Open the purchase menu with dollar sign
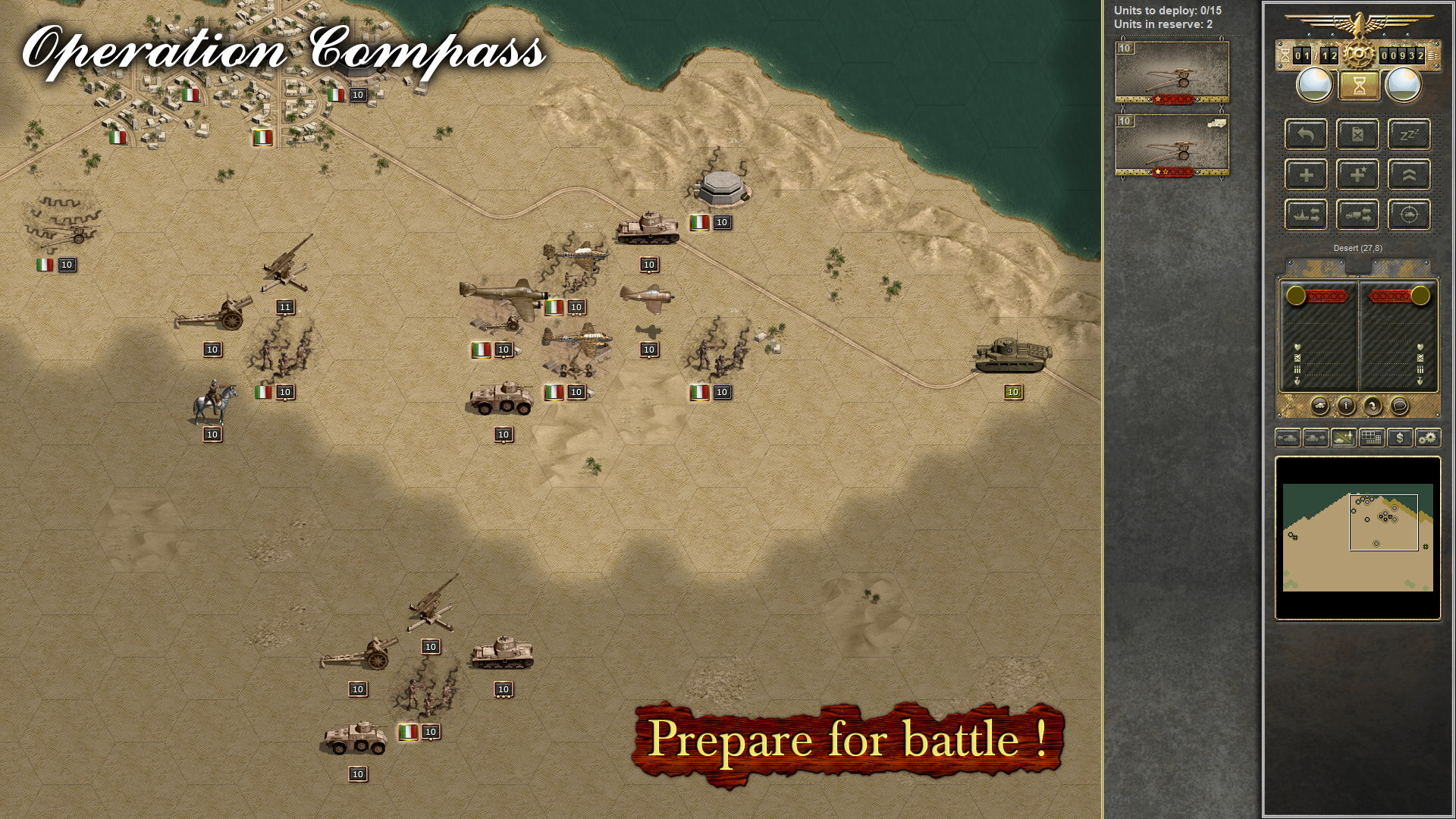This screenshot has height=819, width=1456. point(1400,438)
